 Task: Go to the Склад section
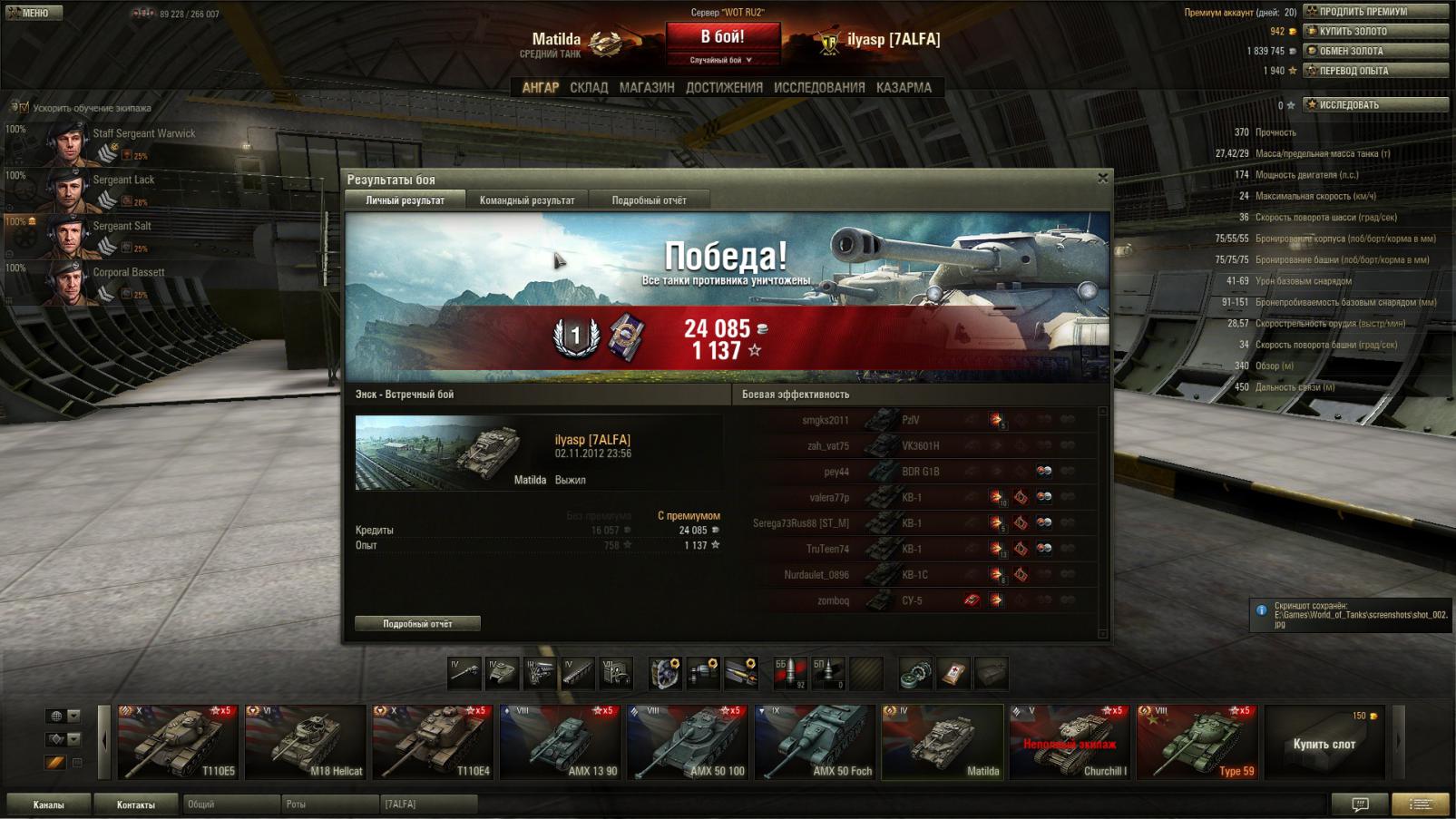click(589, 88)
